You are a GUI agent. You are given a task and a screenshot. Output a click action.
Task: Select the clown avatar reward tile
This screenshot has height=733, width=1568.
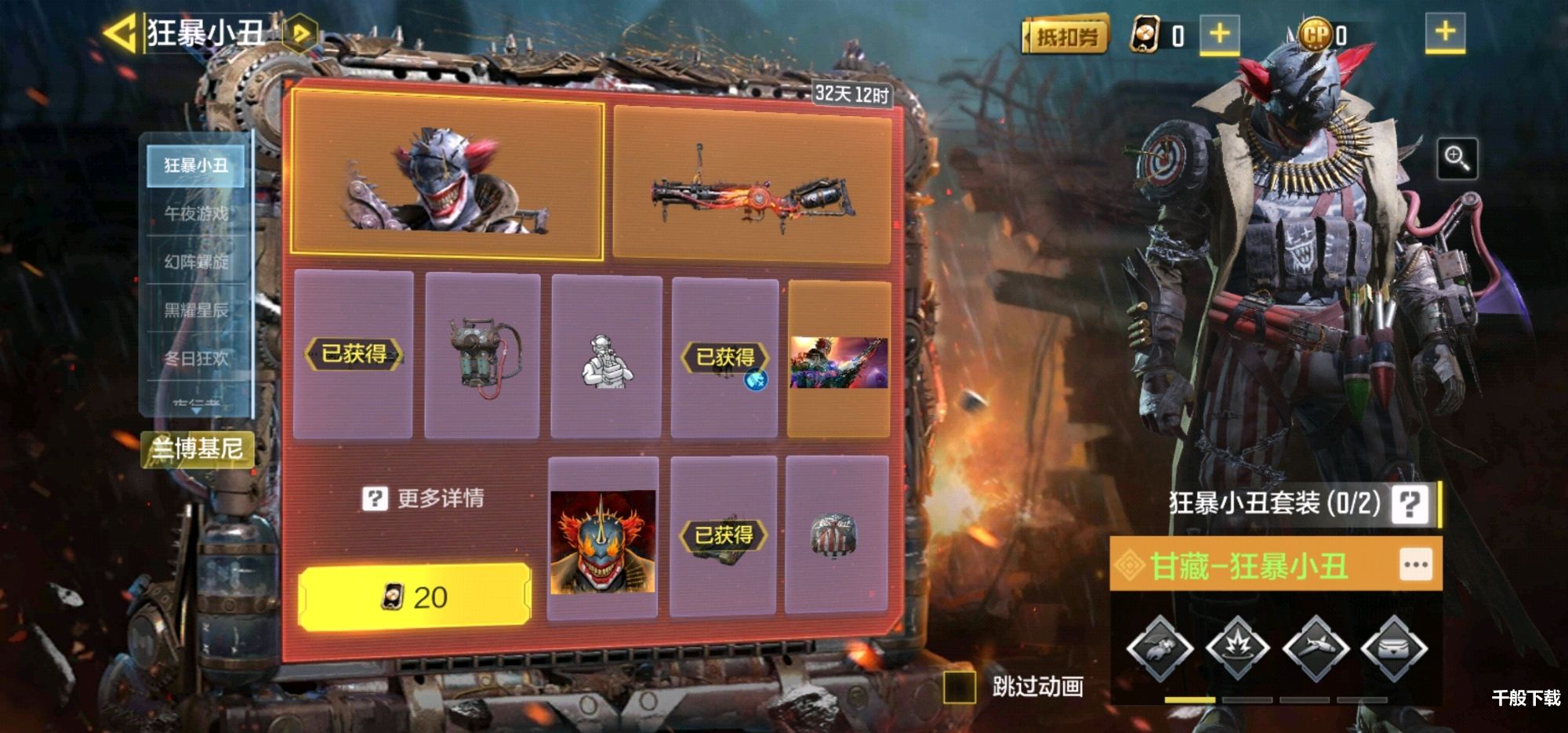(x=602, y=540)
